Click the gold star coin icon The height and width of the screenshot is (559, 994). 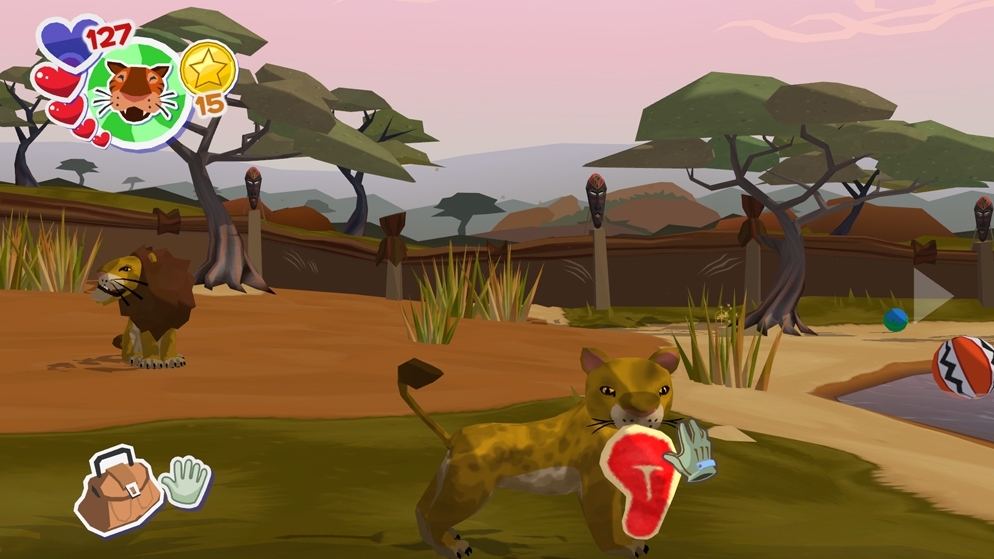(x=209, y=69)
